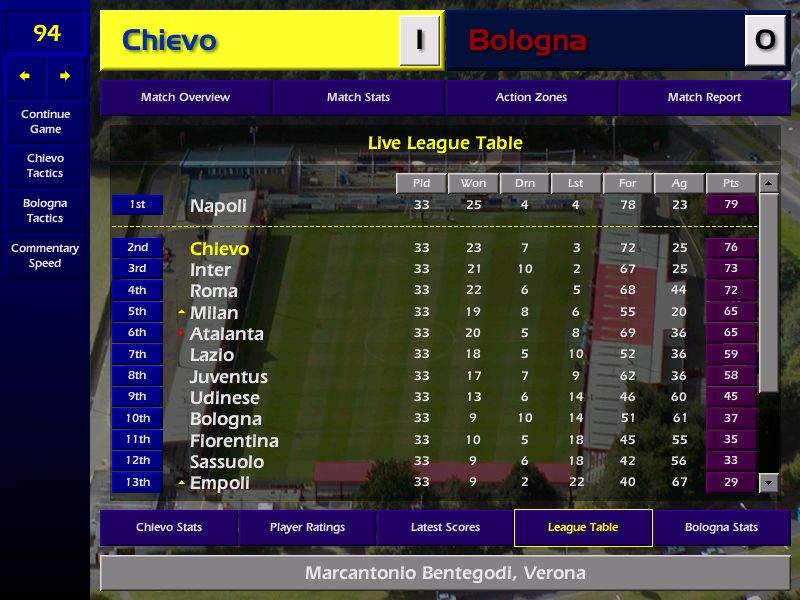
Task: View Latest Scores
Action: (445, 527)
